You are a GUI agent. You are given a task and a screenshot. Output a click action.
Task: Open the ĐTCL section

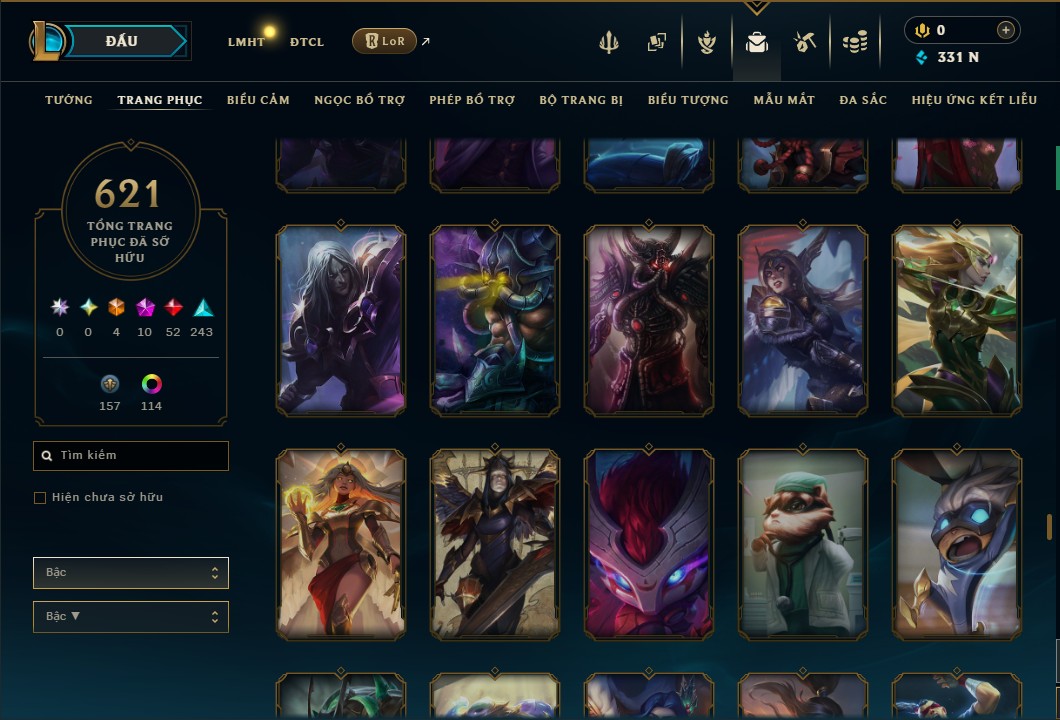(x=307, y=42)
